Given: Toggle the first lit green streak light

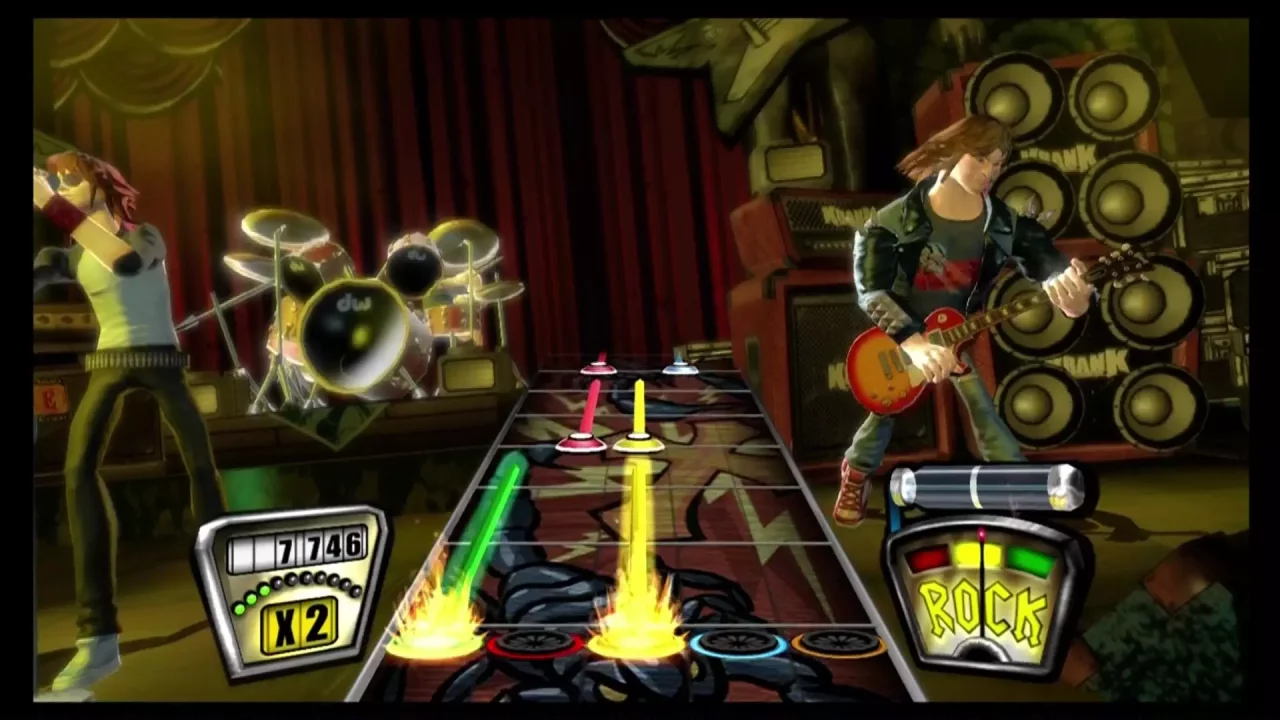Looking at the screenshot, I should [x=240, y=609].
